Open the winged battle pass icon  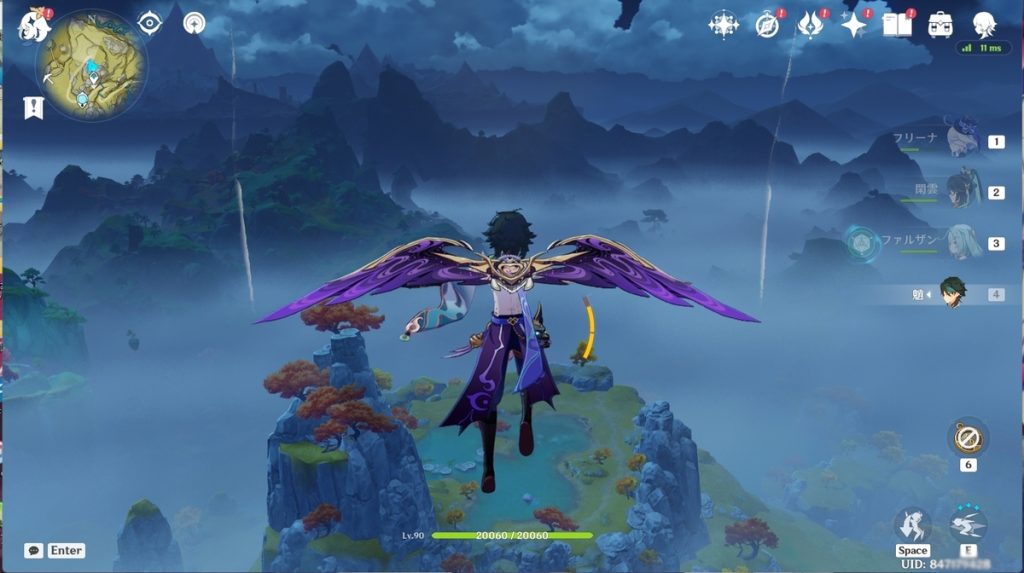(x=810, y=25)
